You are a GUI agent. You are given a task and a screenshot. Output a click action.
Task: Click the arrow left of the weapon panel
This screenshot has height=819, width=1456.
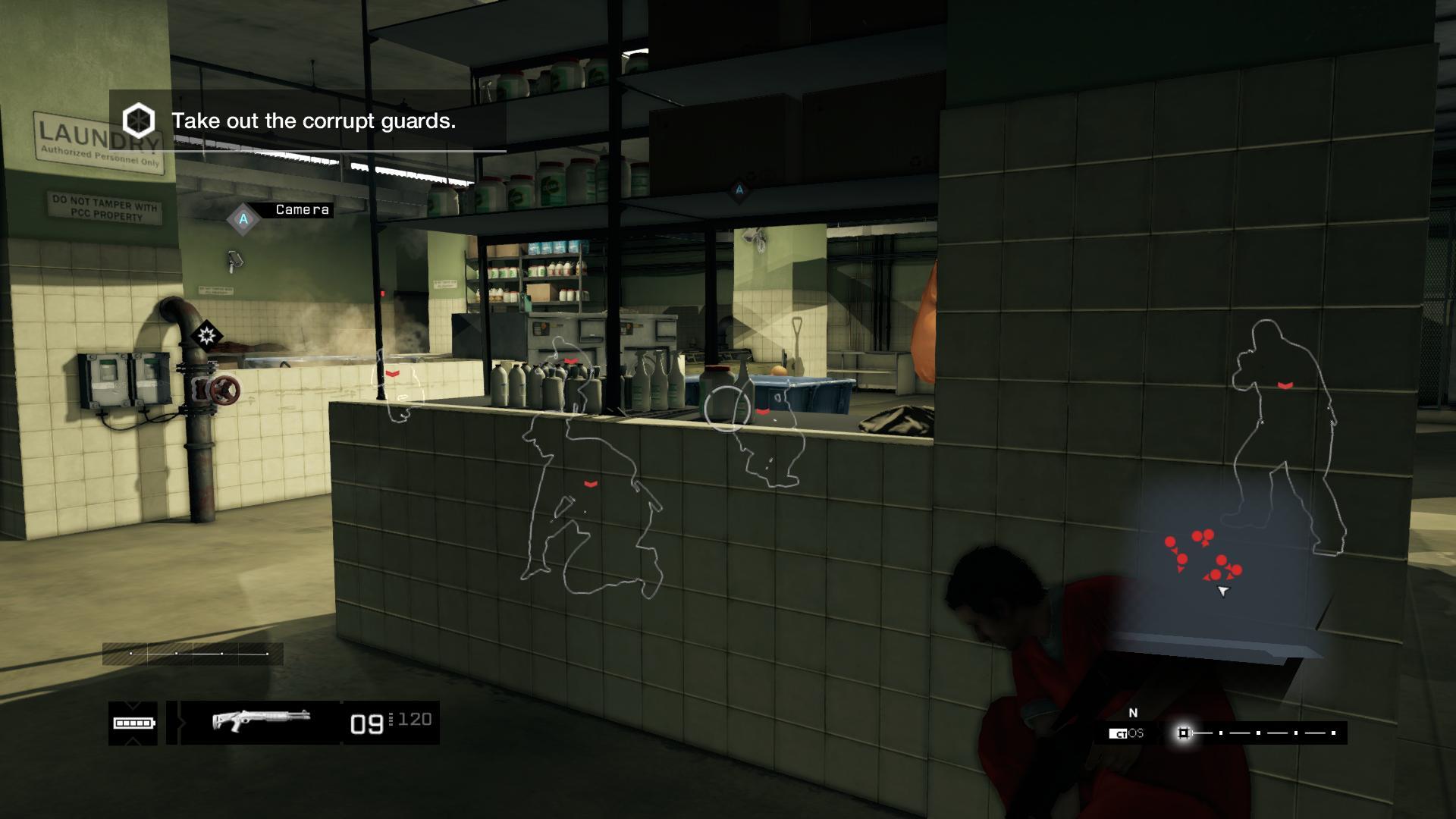pyautogui.click(x=182, y=723)
